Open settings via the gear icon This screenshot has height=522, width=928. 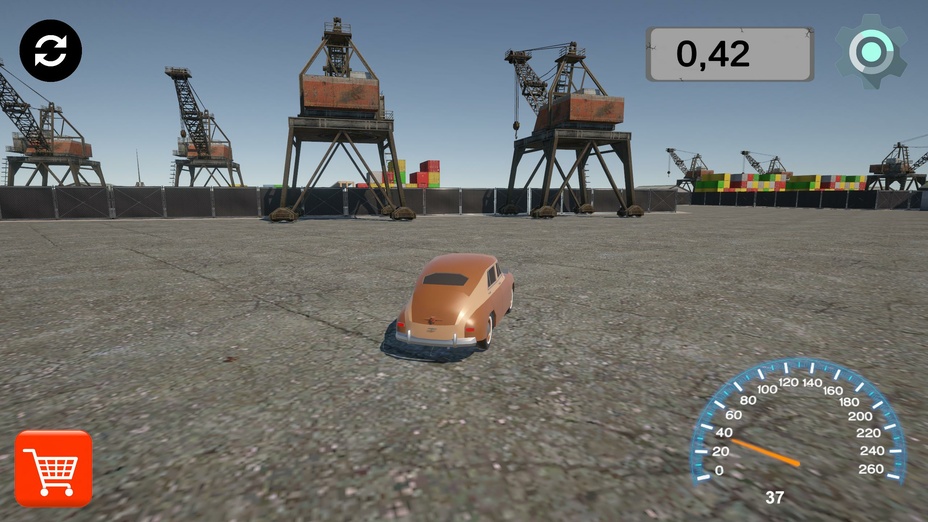pyautogui.click(x=871, y=52)
